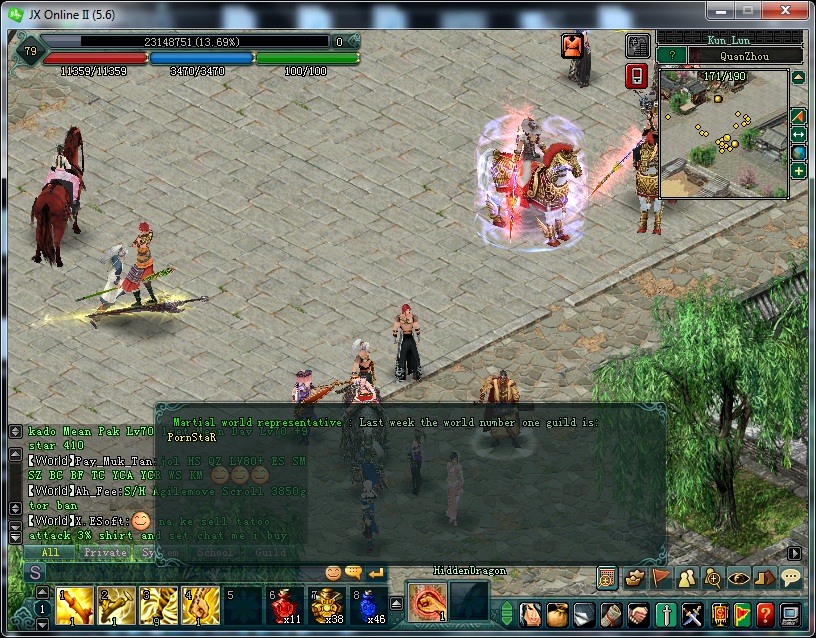Use the golden urn item in slot 7
The image size is (816, 639).
click(x=327, y=605)
